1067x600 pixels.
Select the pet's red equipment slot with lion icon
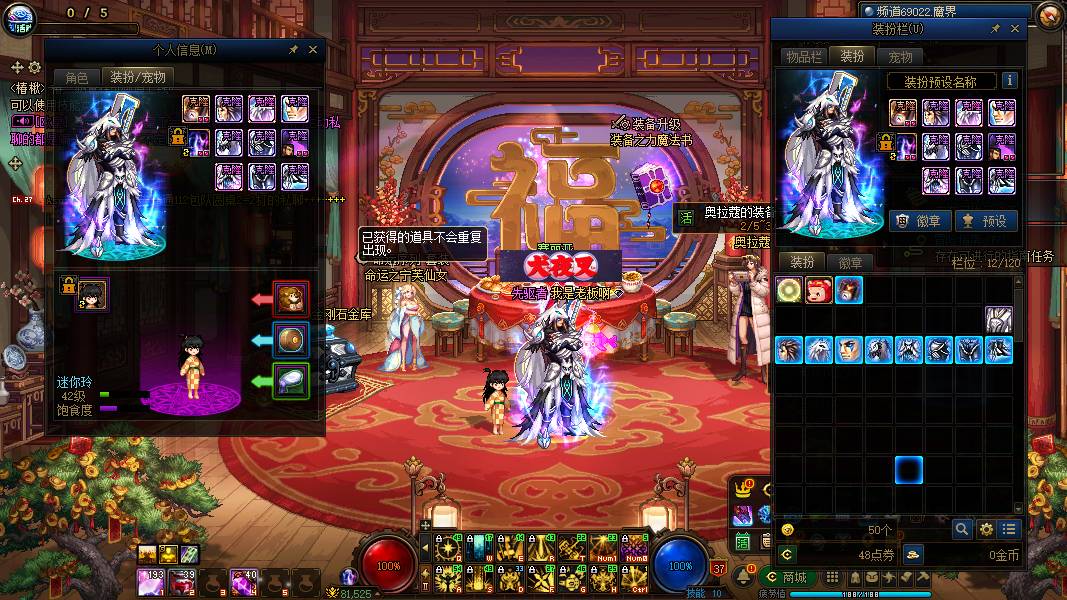(x=291, y=298)
